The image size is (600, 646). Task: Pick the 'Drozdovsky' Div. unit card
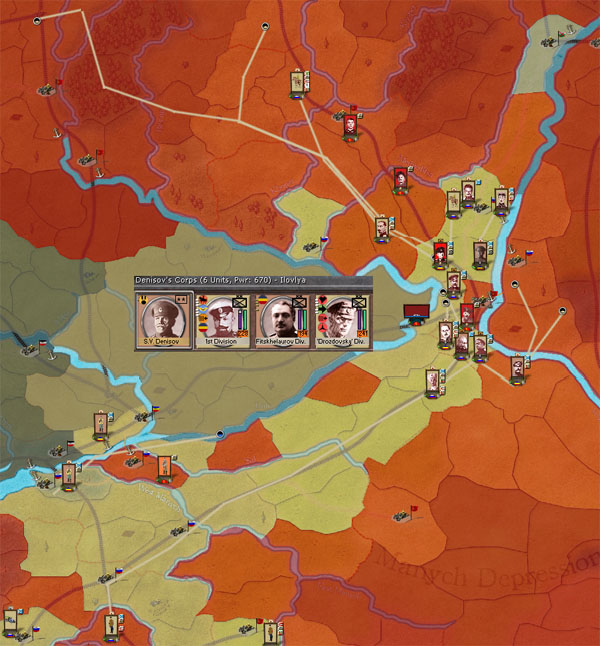pyautogui.click(x=340, y=320)
